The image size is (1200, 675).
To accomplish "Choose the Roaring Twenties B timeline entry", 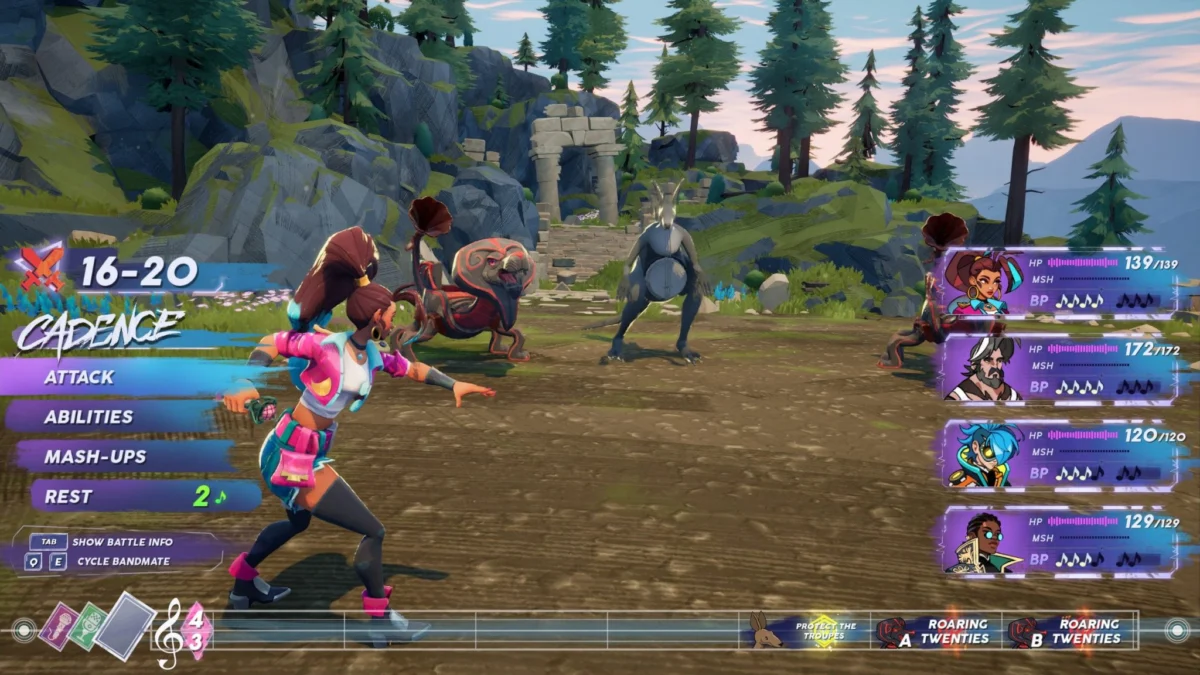I will click(x=1070, y=631).
